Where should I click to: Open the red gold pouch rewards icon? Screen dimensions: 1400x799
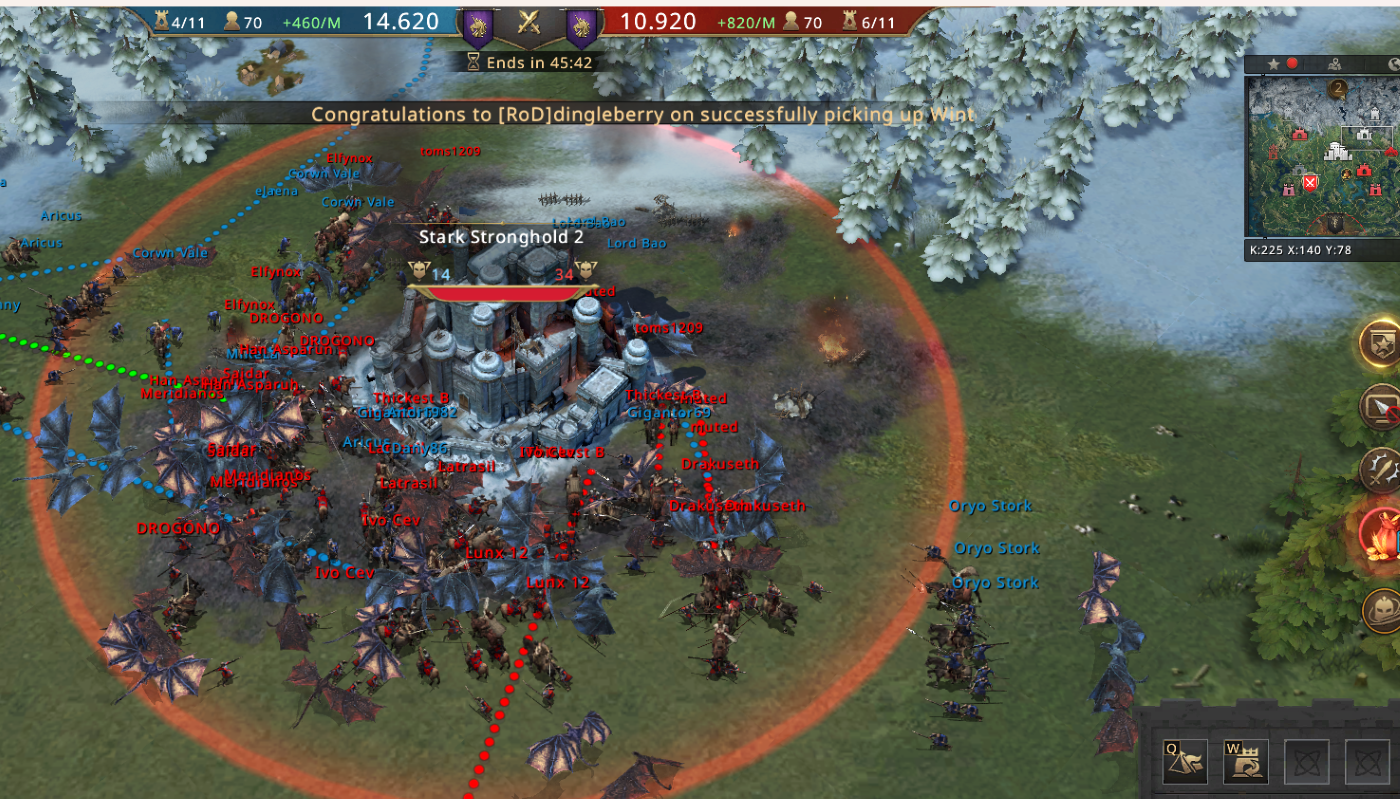coord(1382,532)
